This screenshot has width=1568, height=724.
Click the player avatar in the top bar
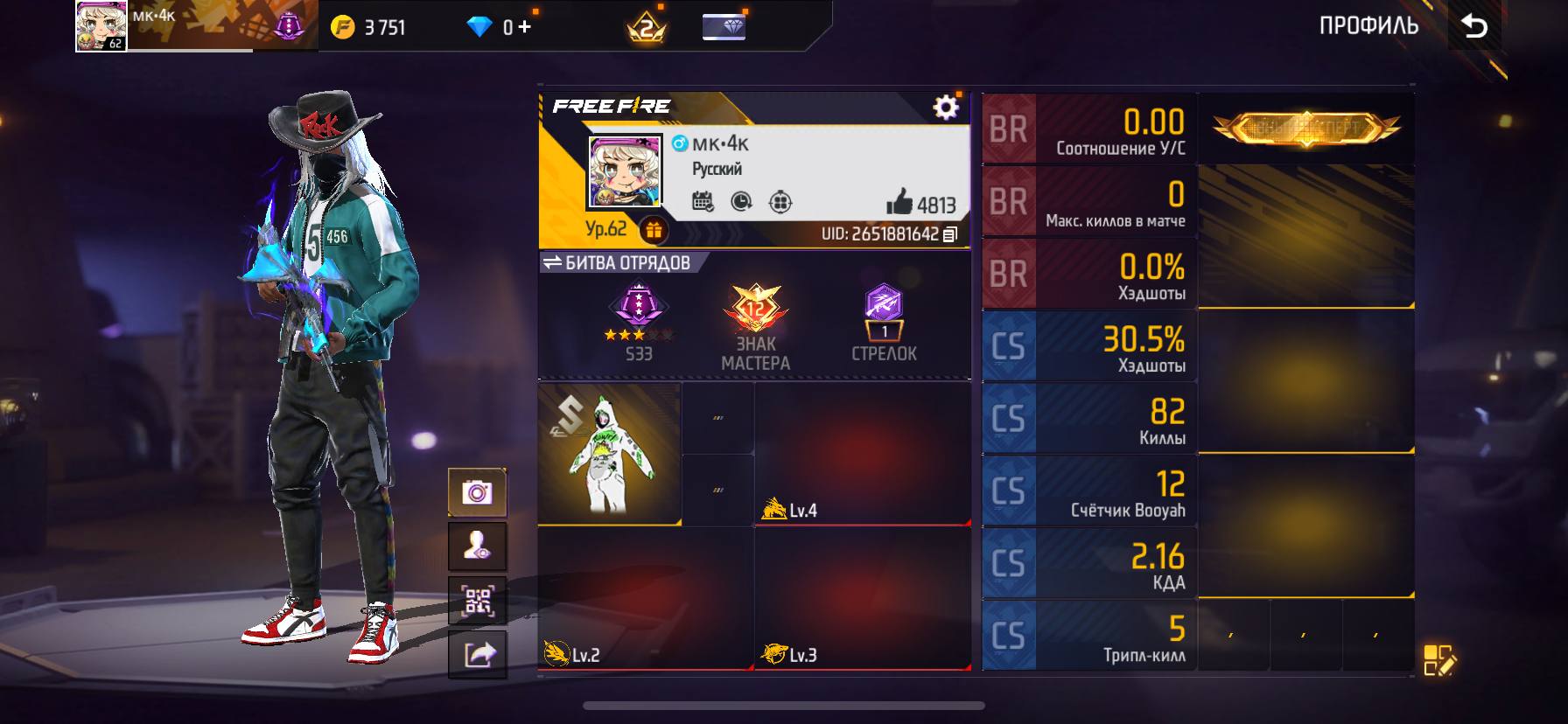(x=101, y=26)
